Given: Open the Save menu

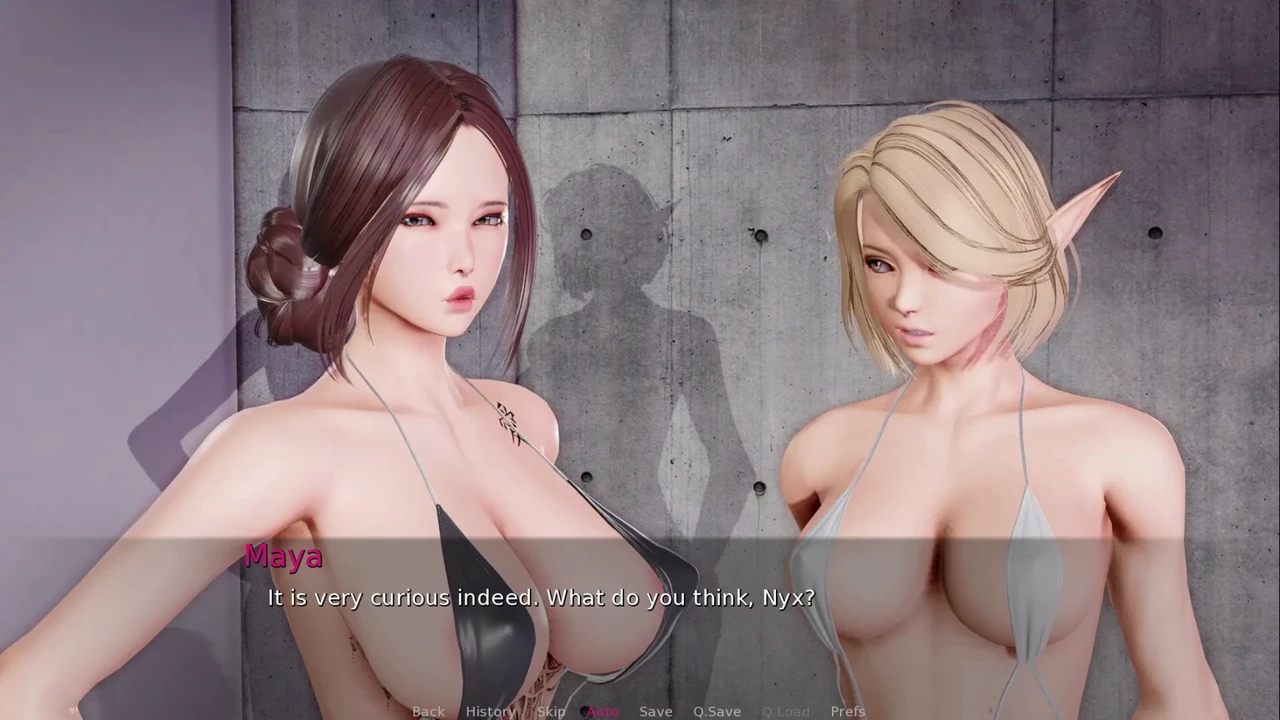Looking at the screenshot, I should click(x=655, y=711).
